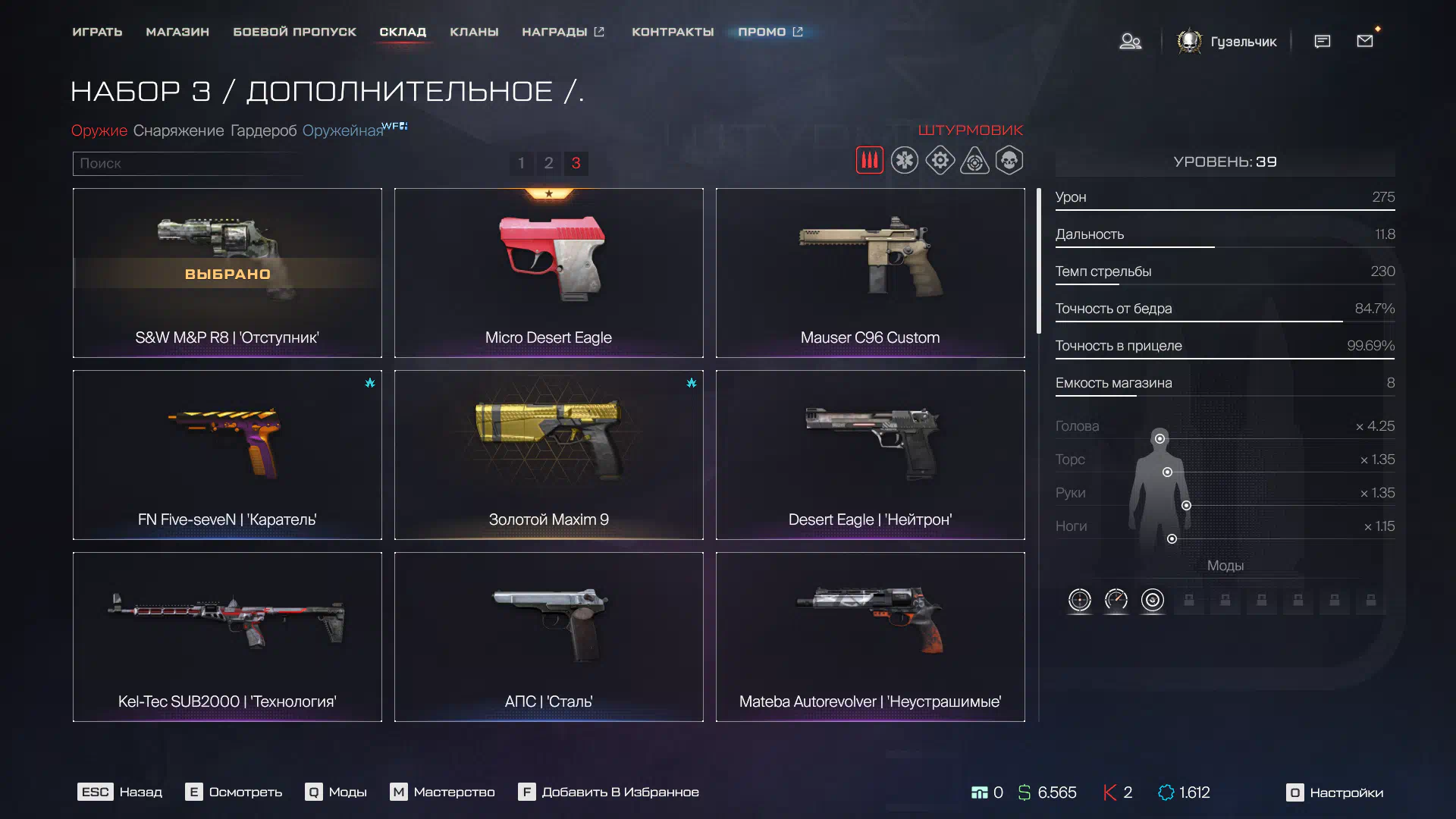Select the Micro Desert Eagle pistol
This screenshot has width=1456, height=819.
[x=548, y=273]
